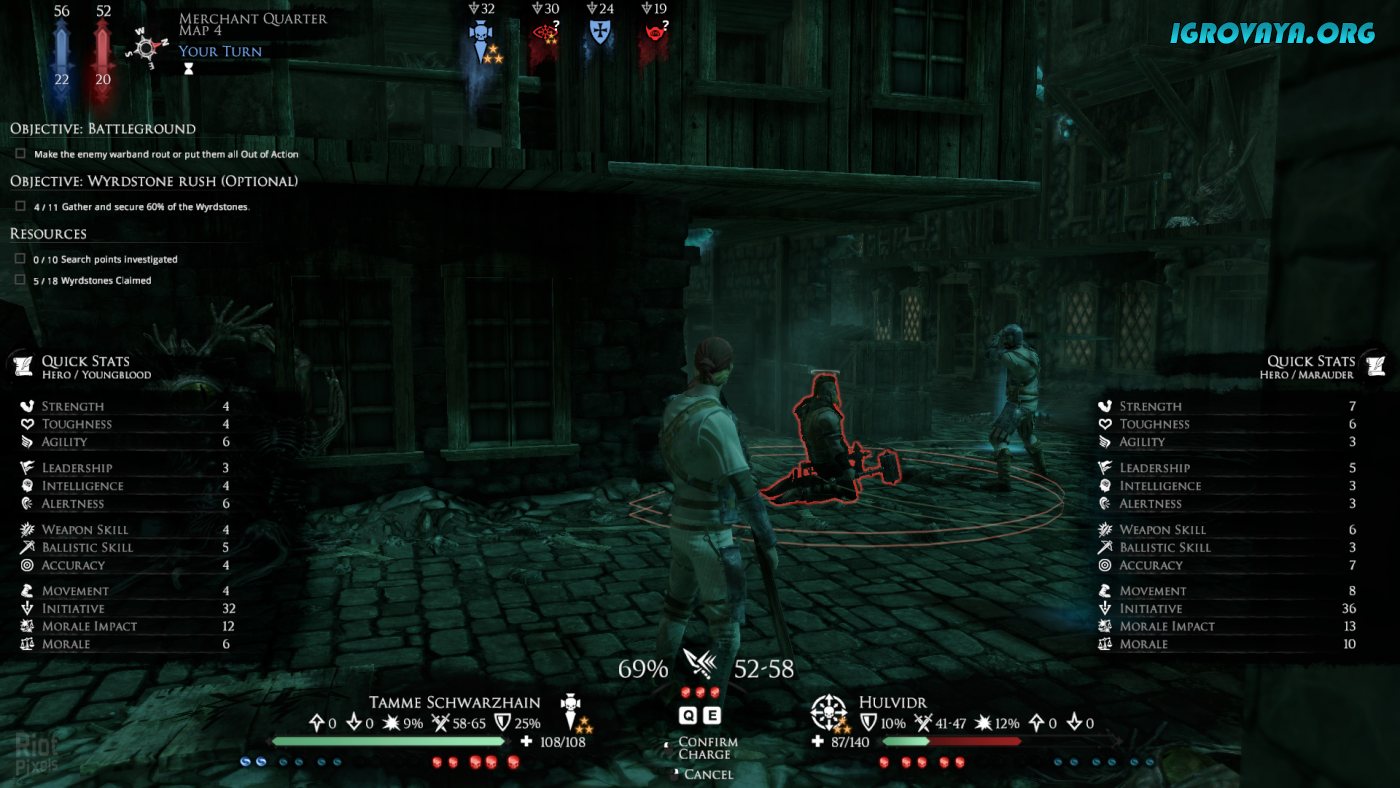Select the blue skull unit with initiative 32

[x=483, y=38]
